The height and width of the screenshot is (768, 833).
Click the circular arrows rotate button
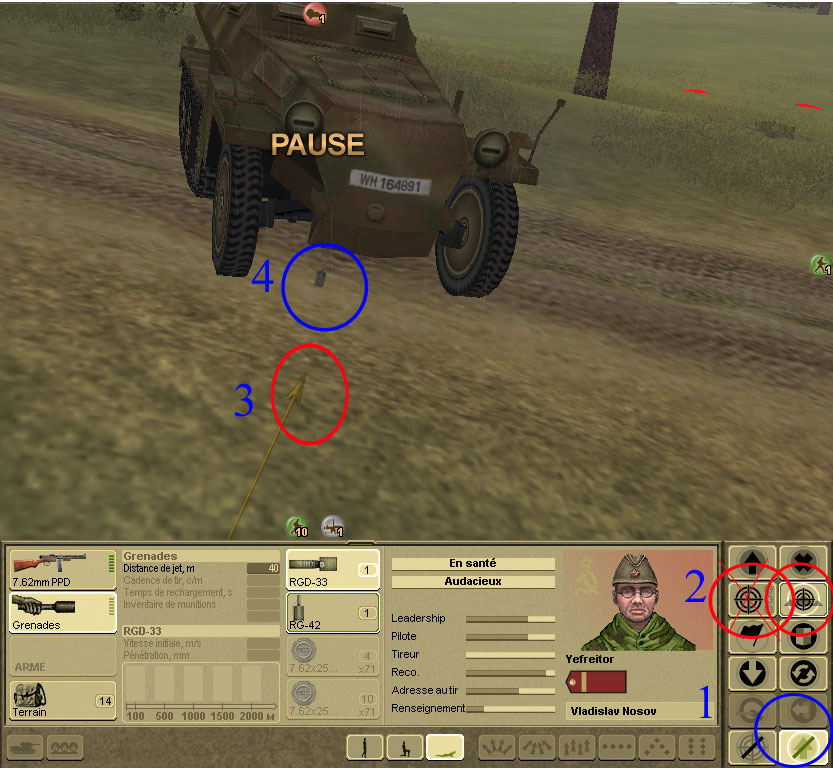(x=802, y=672)
